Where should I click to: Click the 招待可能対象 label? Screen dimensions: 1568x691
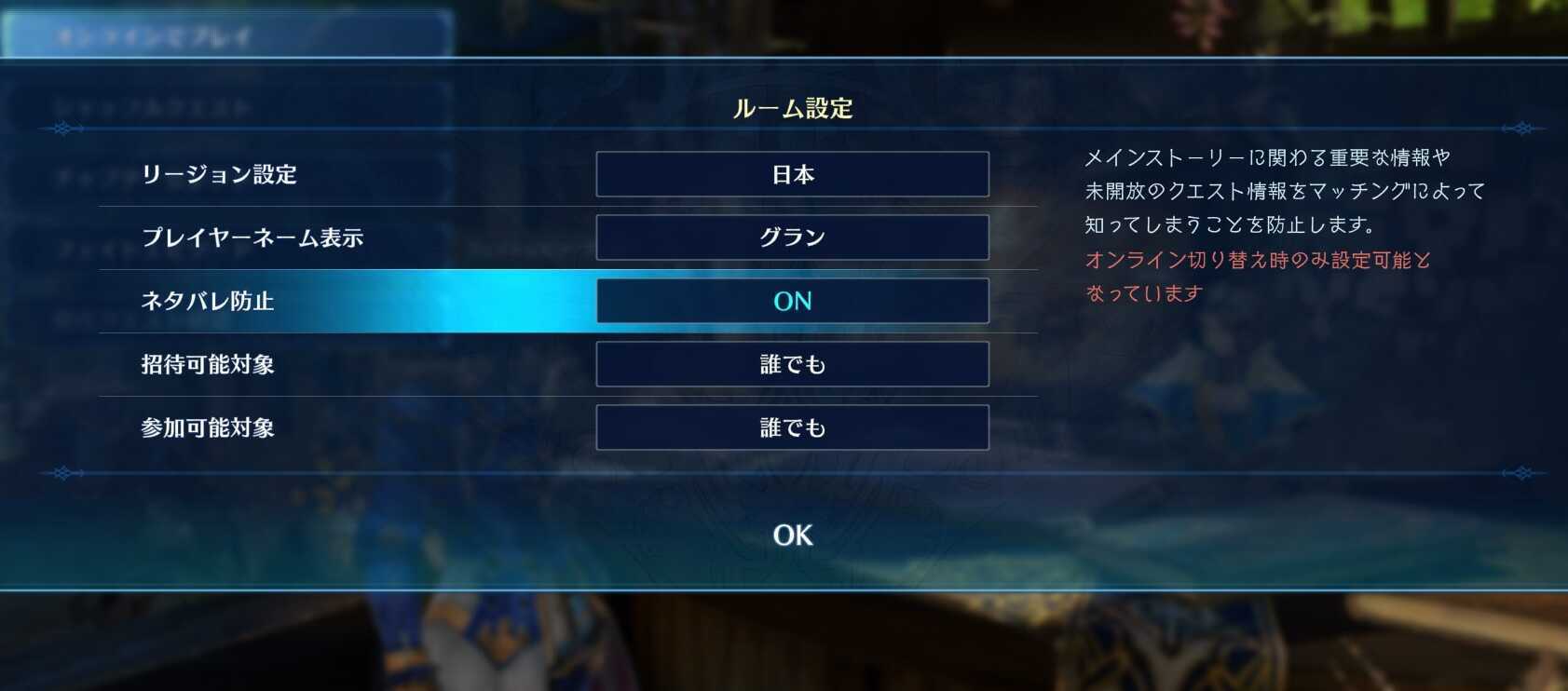[x=207, y=364]
